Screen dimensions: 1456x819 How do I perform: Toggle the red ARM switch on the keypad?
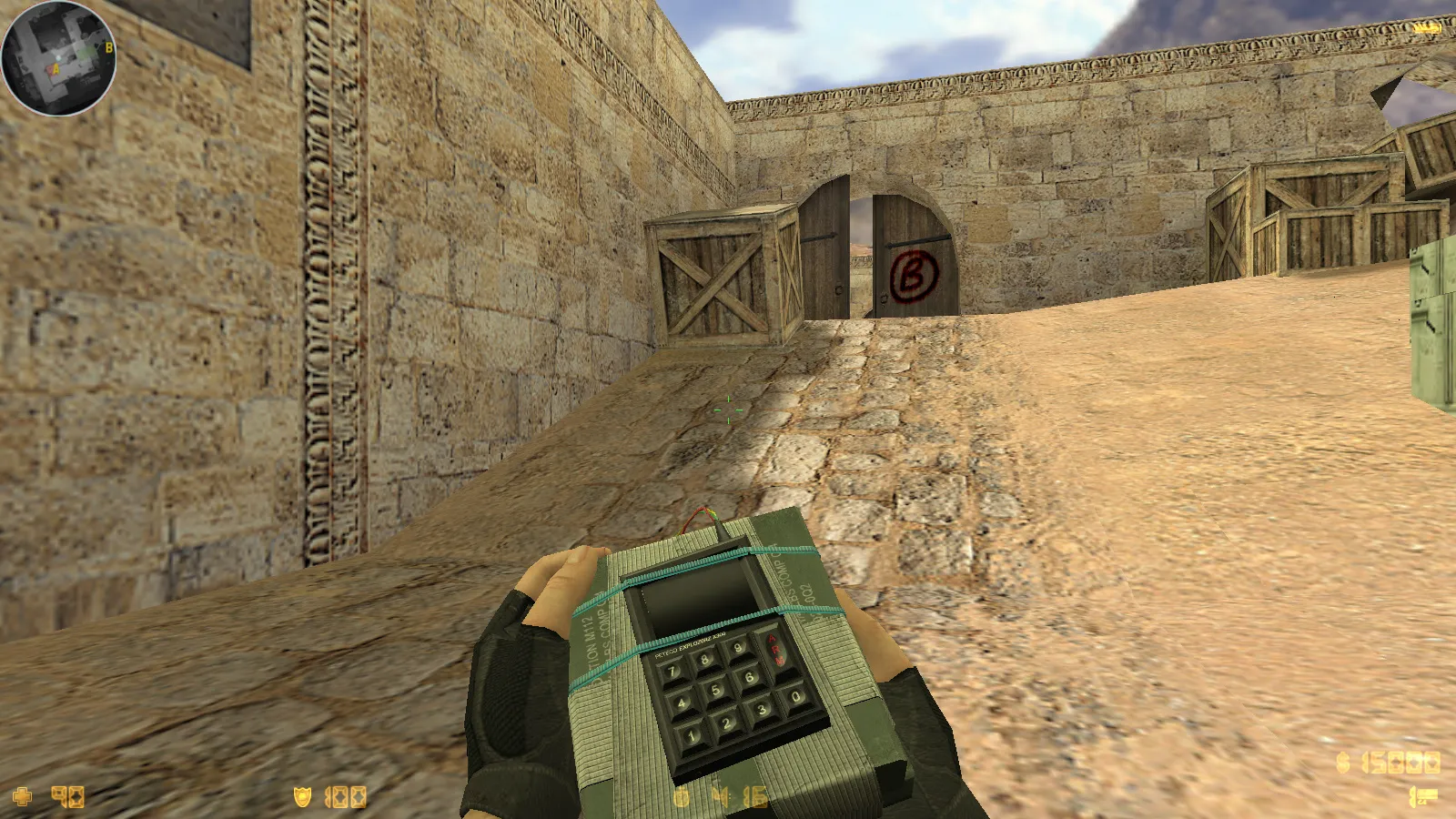click(775, 648)
